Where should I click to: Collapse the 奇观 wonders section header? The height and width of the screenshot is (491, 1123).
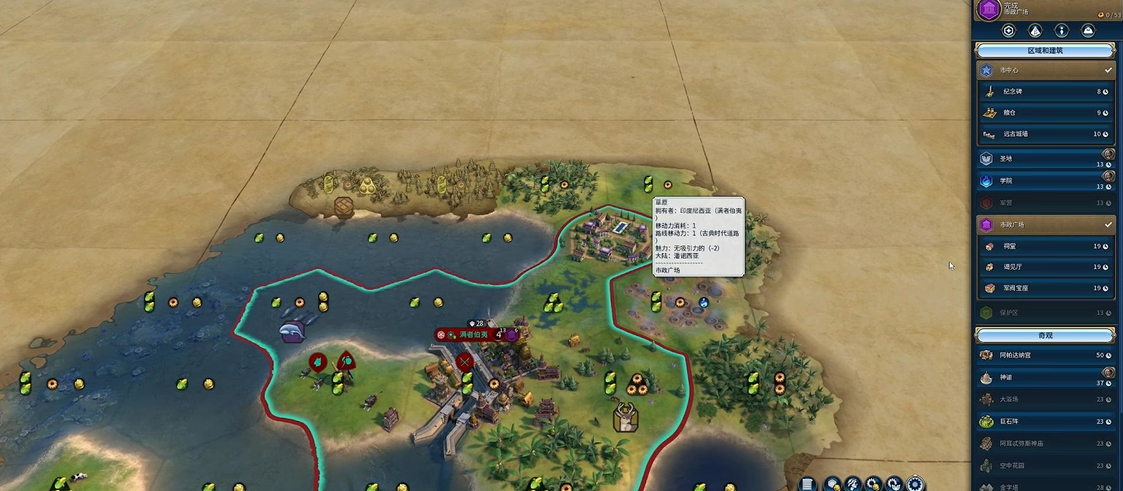1046,334
